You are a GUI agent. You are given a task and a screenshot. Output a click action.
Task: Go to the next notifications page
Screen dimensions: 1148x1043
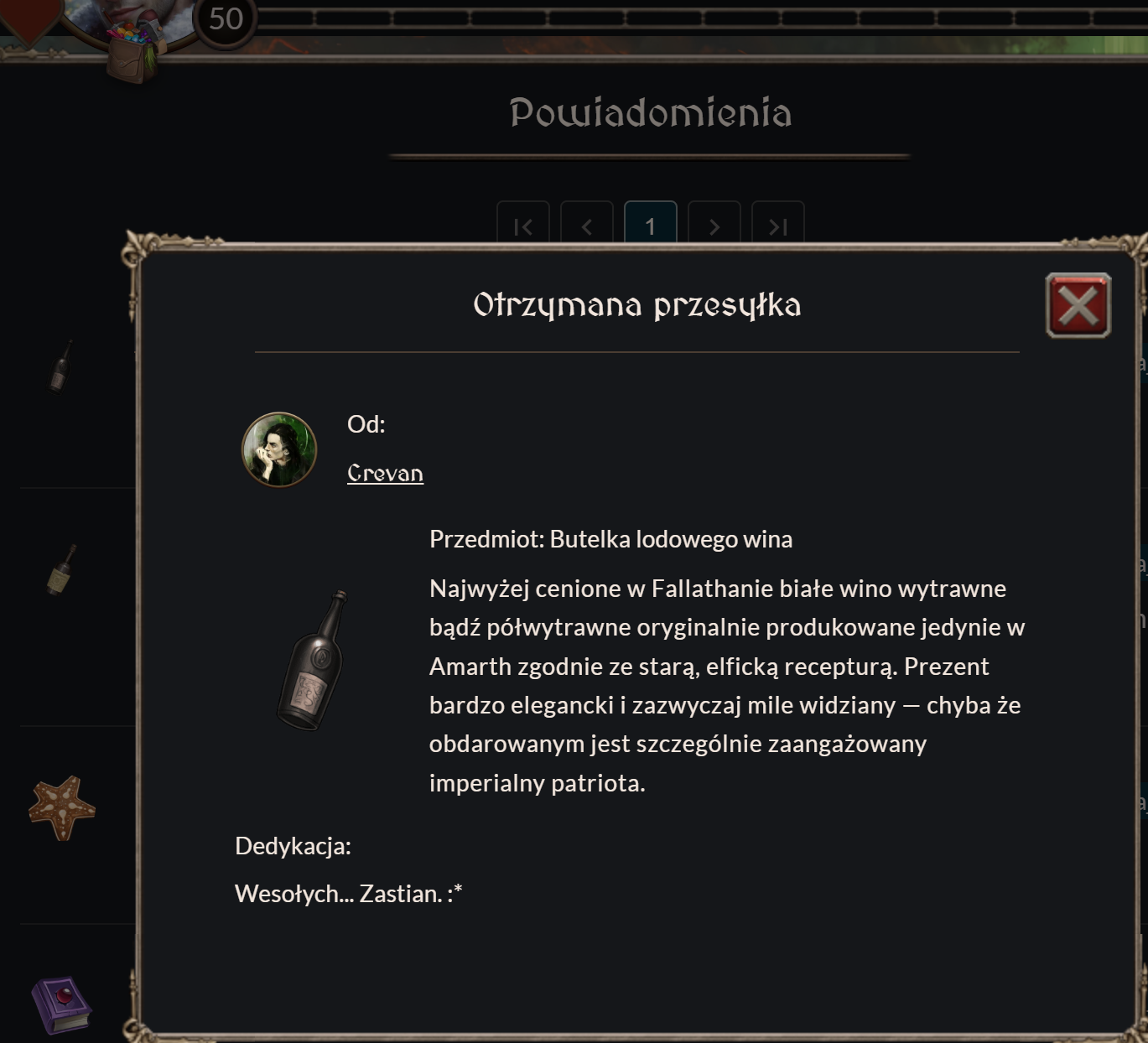[x=714, y=225]
